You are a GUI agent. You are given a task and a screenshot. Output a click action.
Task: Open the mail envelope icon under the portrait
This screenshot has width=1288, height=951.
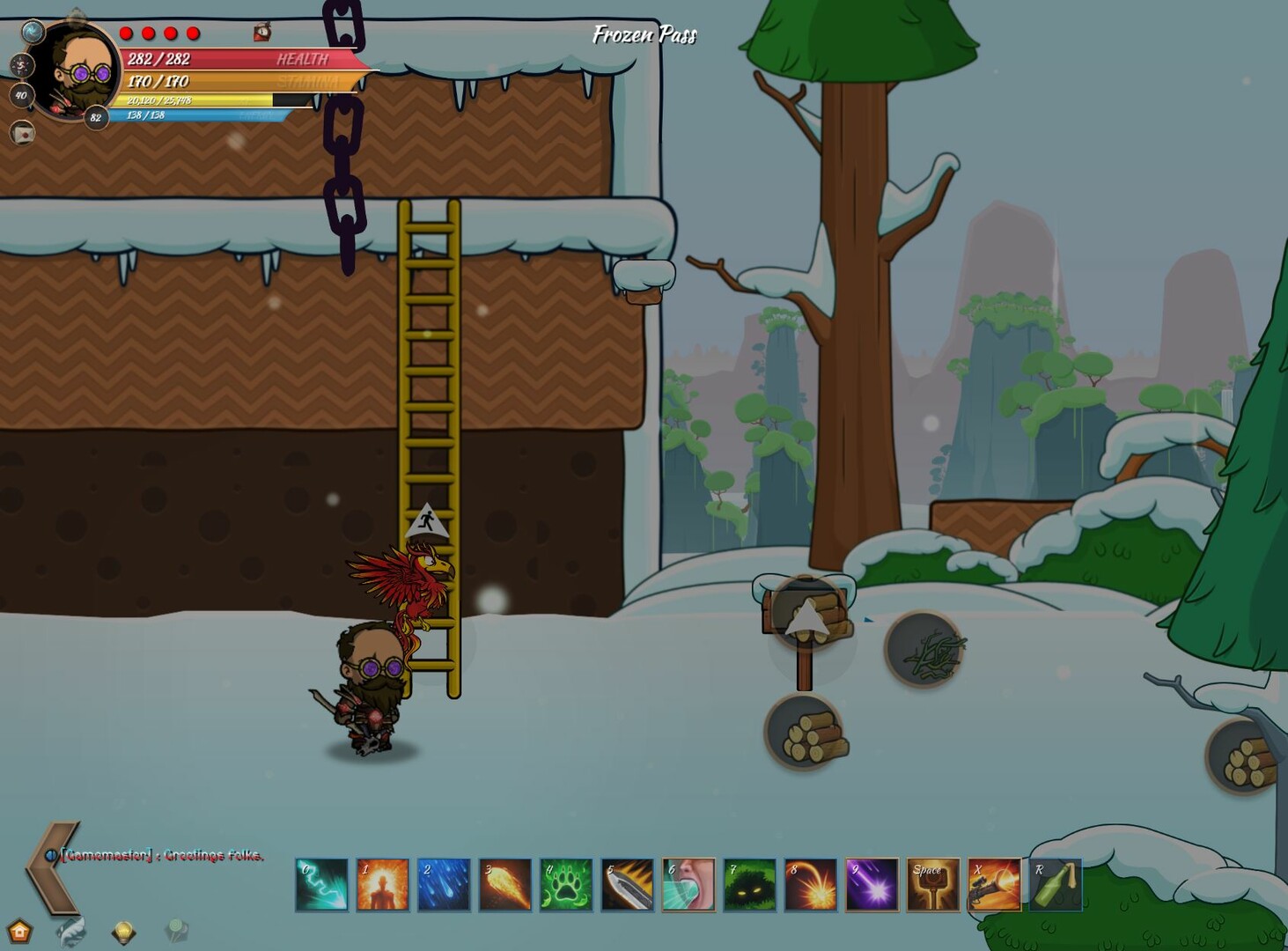[x=23, y=134]
